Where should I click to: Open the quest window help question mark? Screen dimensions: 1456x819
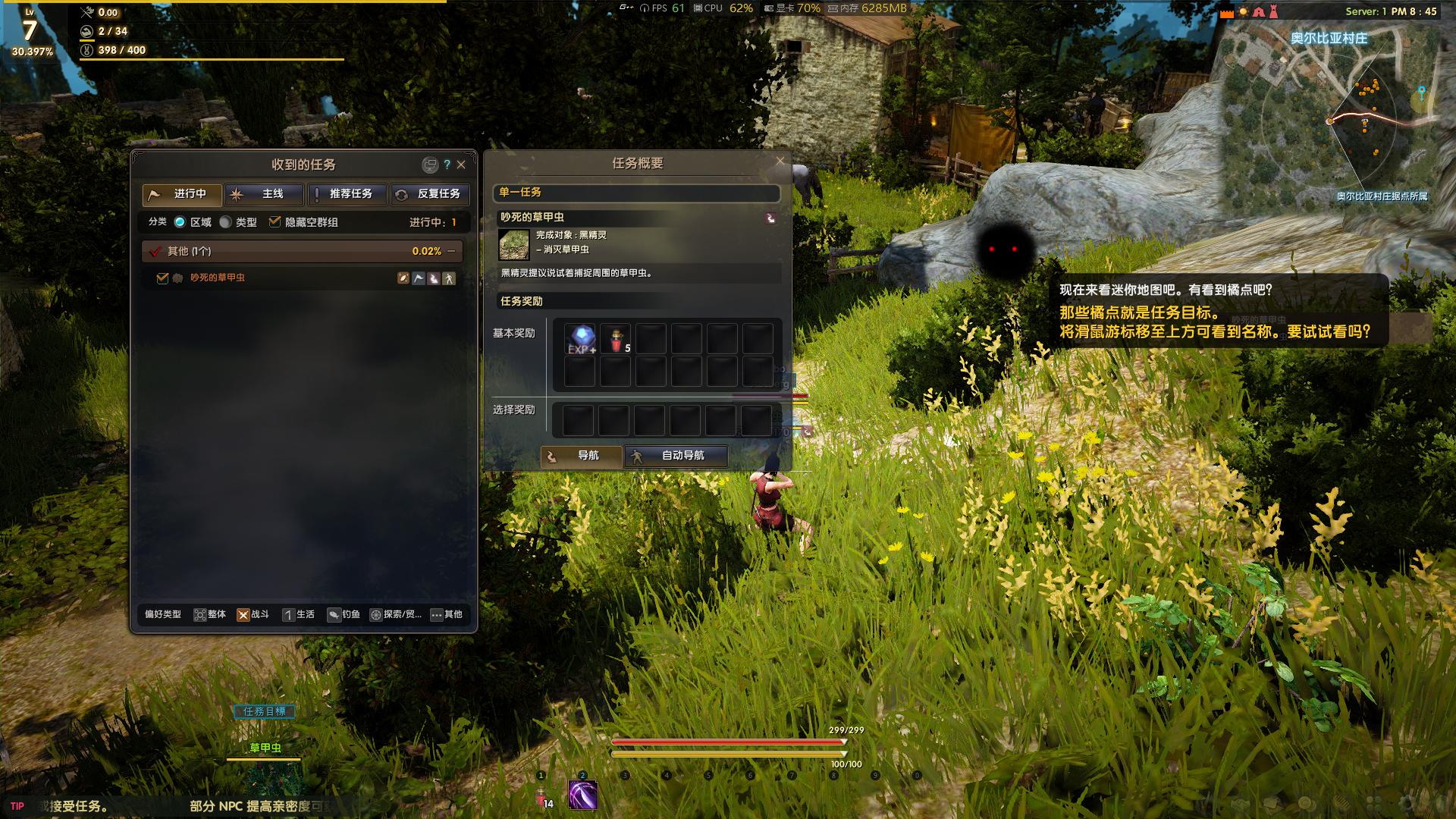tap(447, 165)
